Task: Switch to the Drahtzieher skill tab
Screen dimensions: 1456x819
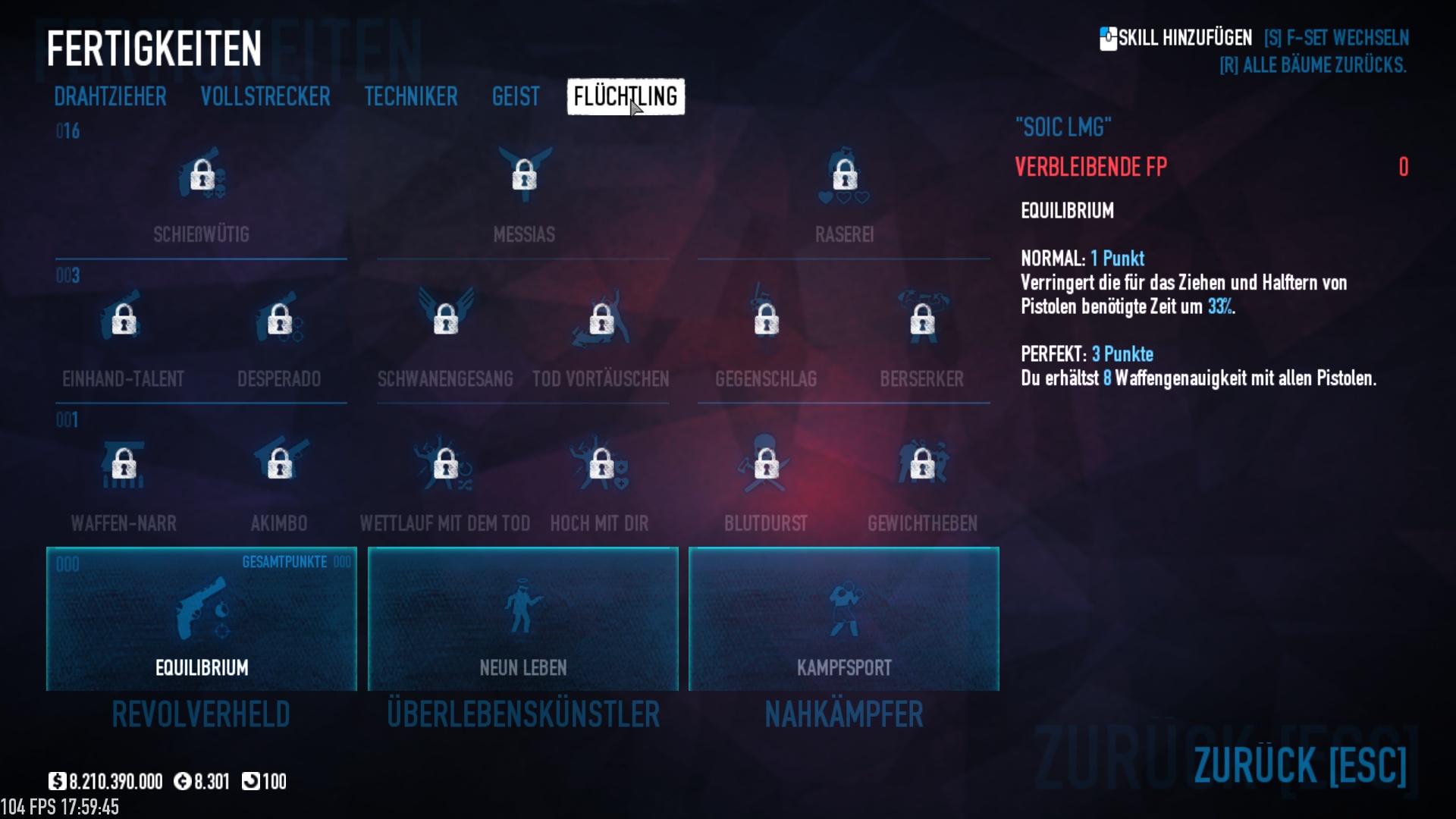Action: pyautogui.click(x=110, y=97)
